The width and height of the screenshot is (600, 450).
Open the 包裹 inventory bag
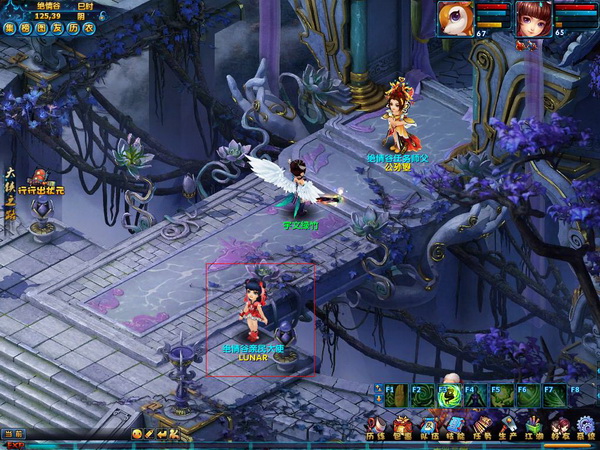(402, 426)
